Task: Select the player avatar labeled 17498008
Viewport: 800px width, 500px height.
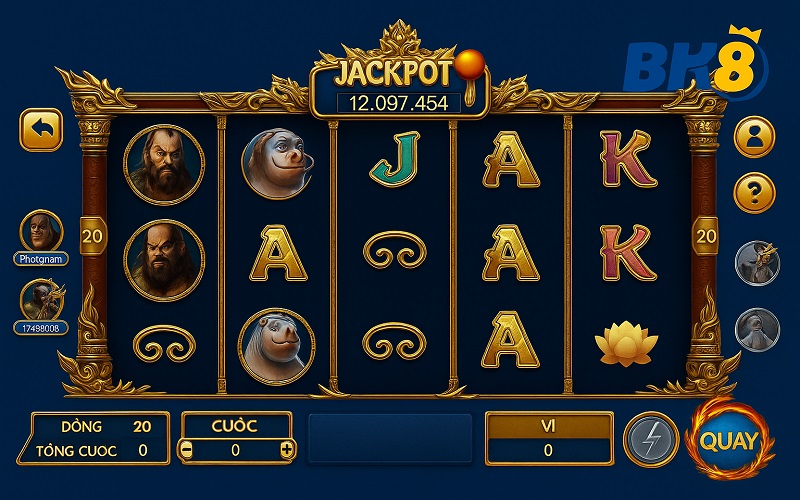Action: [41, 300]
